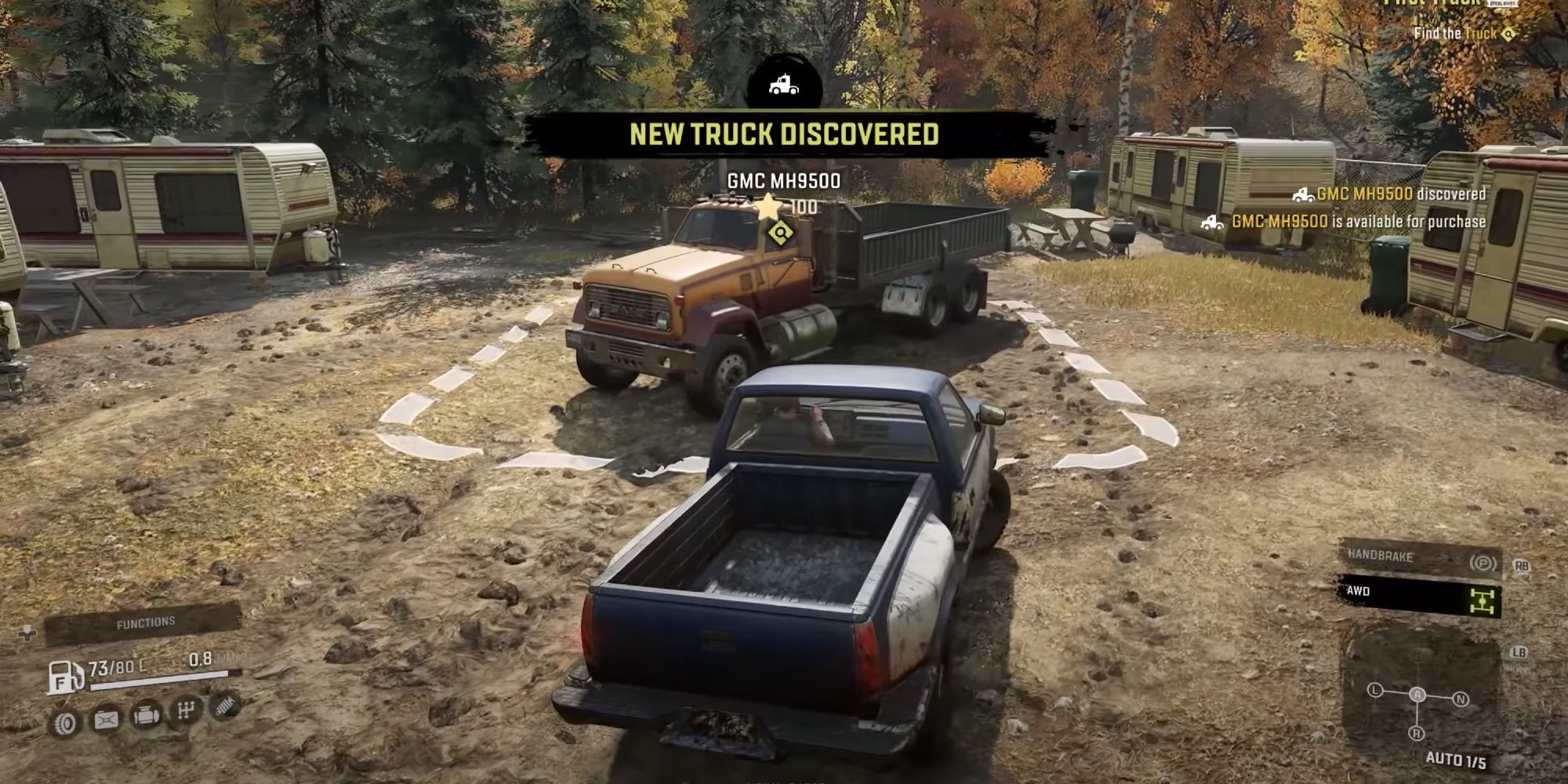Open the refuel jerry can function
This screenshot has height=784, width=1568.
(106, 718)
